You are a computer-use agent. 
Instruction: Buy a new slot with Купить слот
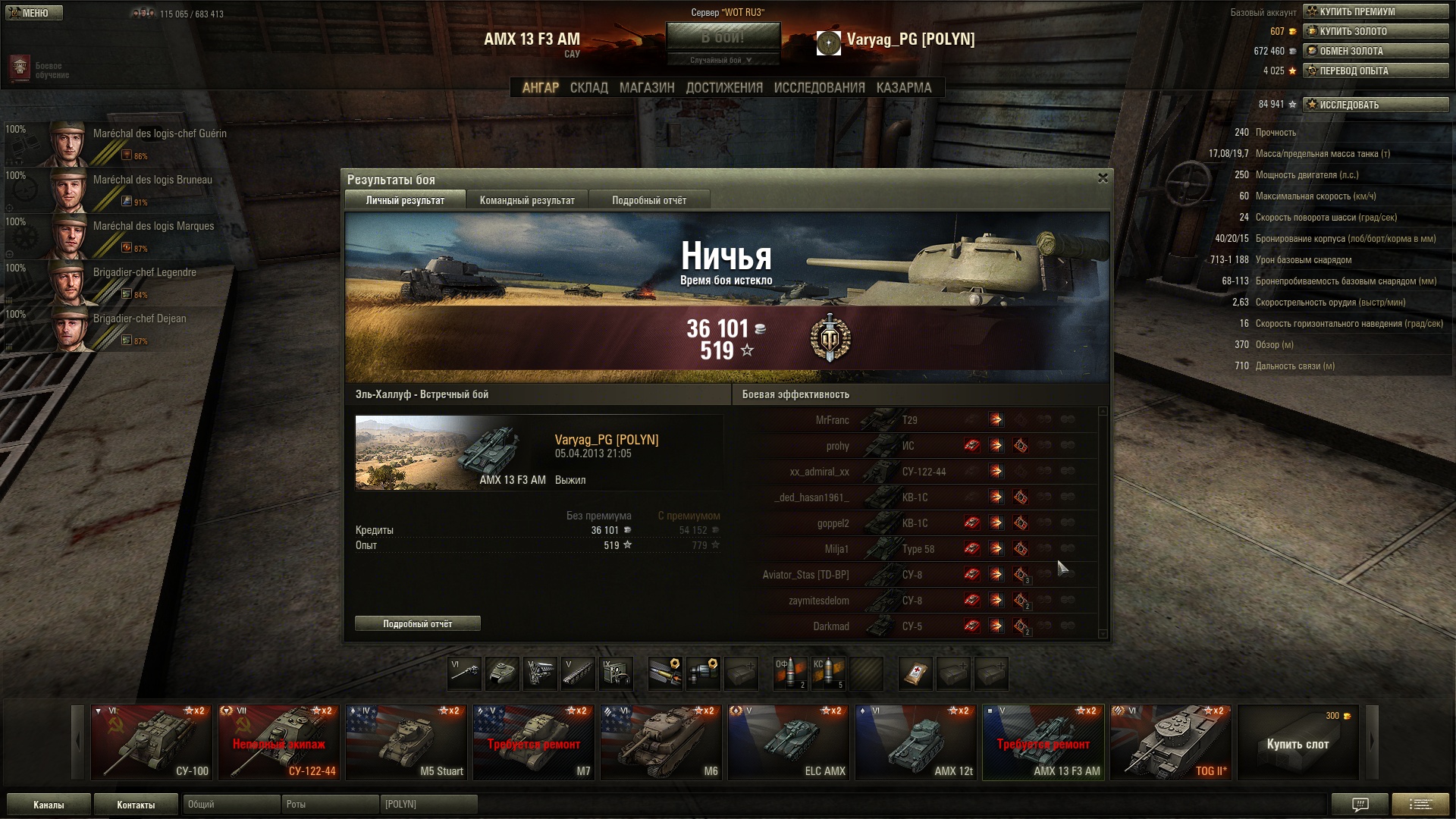tap(1298, 742)
